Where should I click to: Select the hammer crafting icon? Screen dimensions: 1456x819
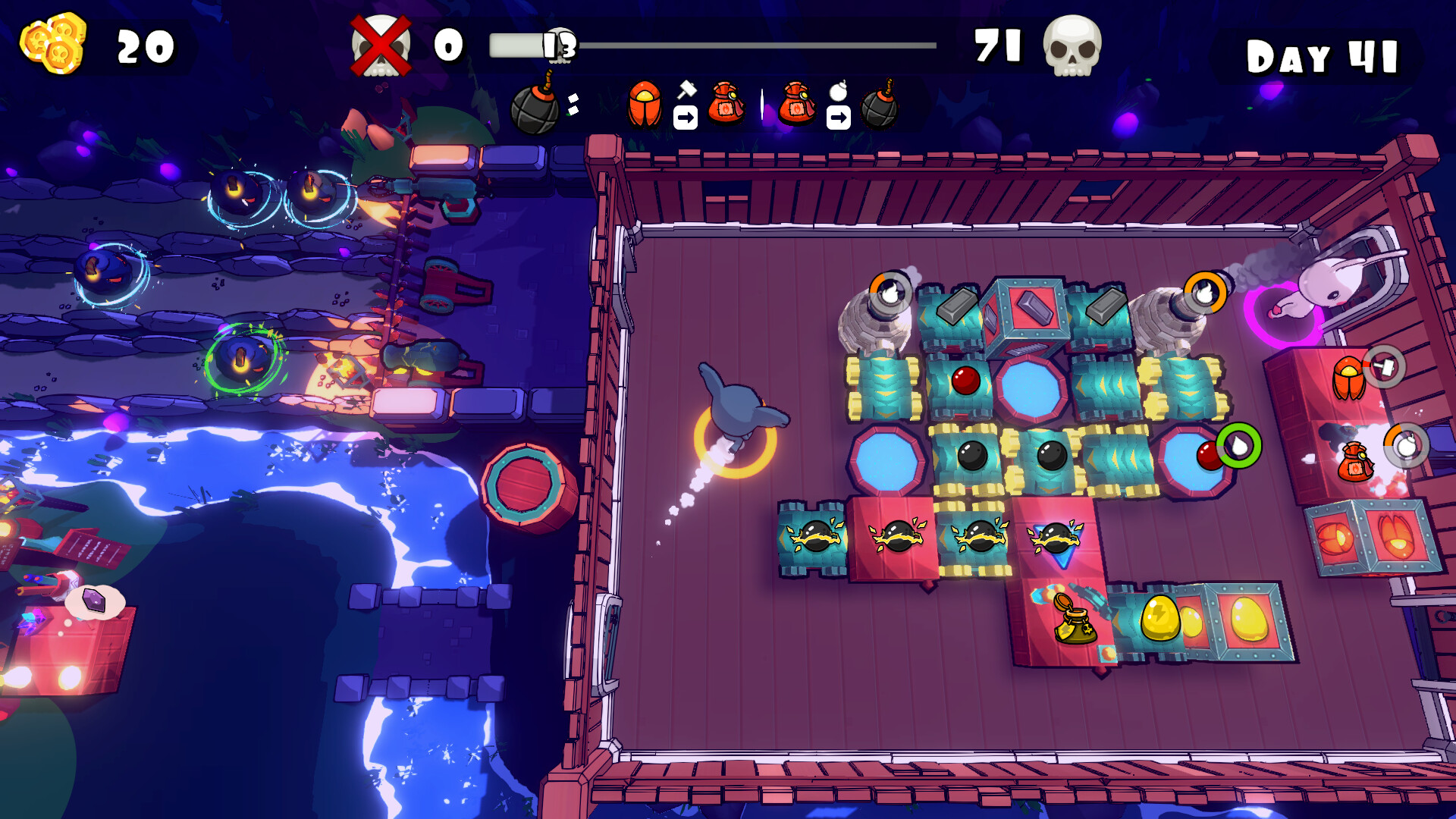coord(686,91)
